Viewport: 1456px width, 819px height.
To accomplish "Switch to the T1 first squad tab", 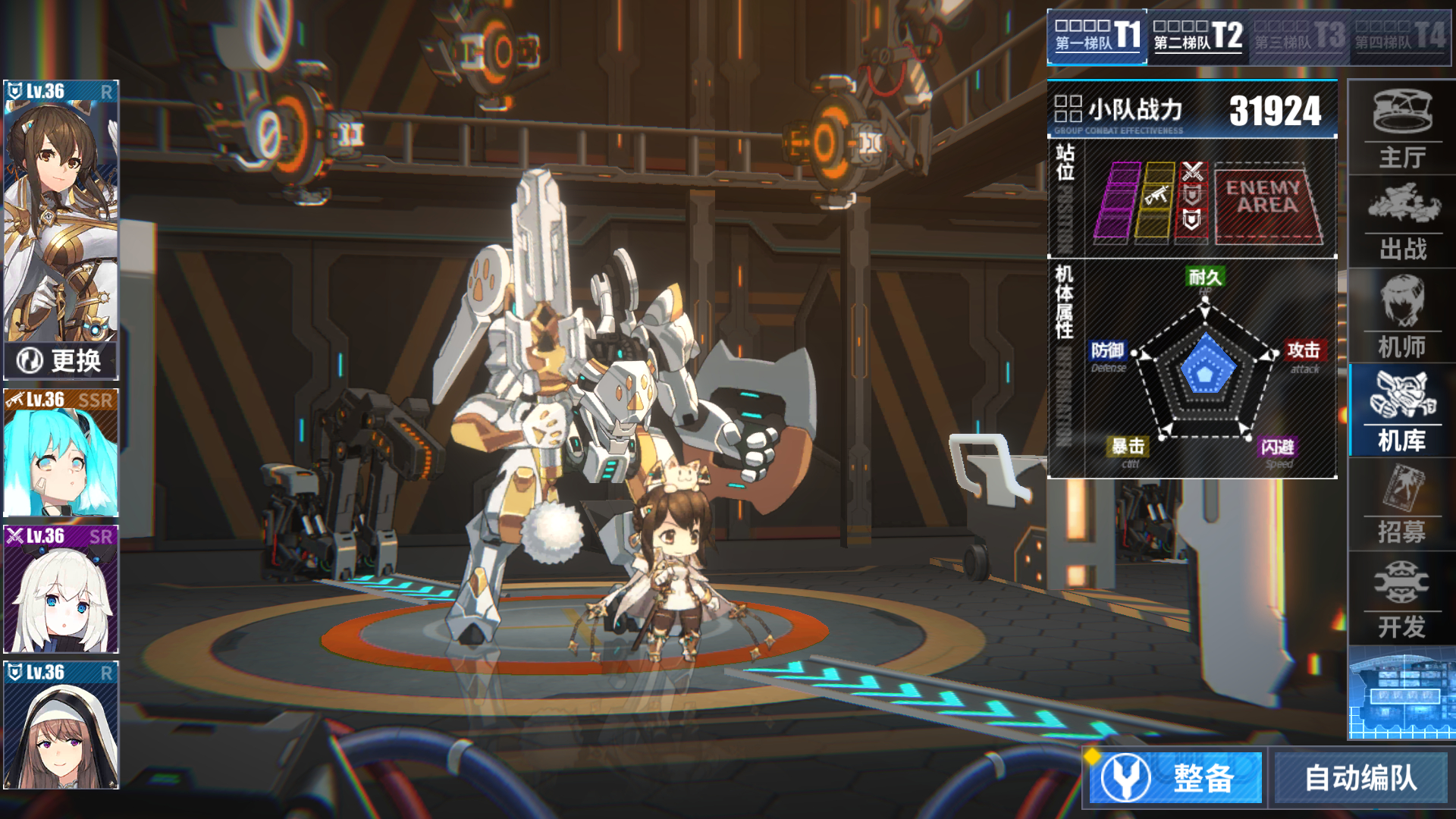I will point(1097,36).
